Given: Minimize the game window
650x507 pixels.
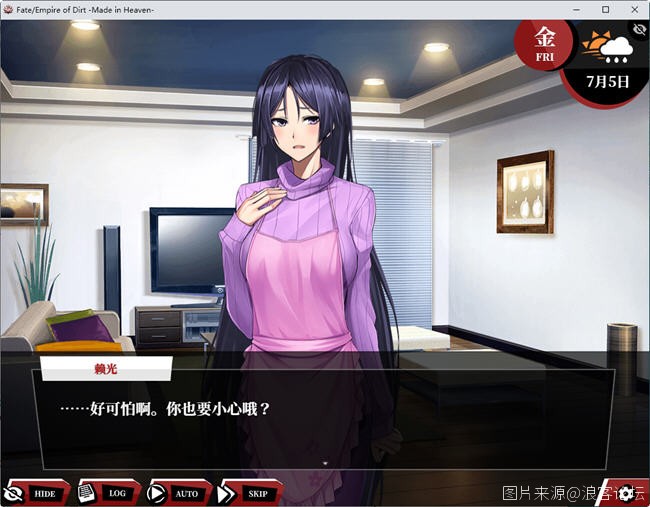Looking at the screenshot, I should click(x=577, y=9).
